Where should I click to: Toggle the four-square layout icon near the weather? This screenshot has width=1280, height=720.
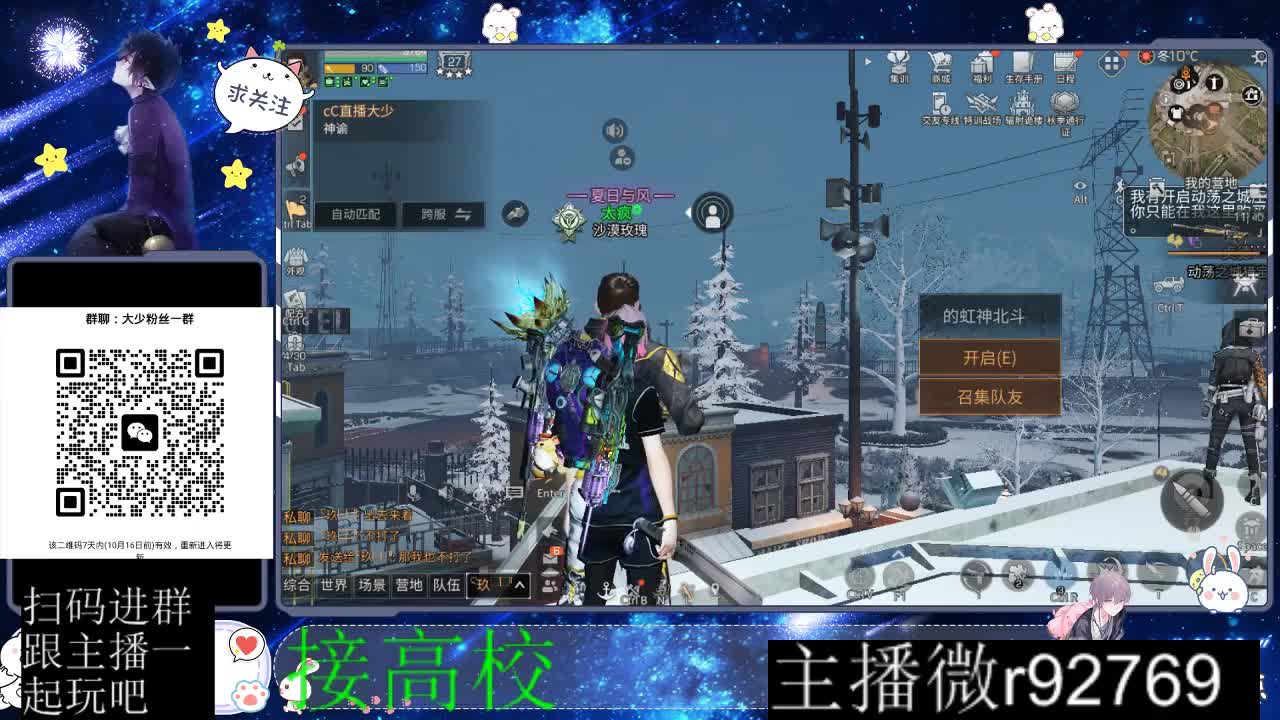1114,62
